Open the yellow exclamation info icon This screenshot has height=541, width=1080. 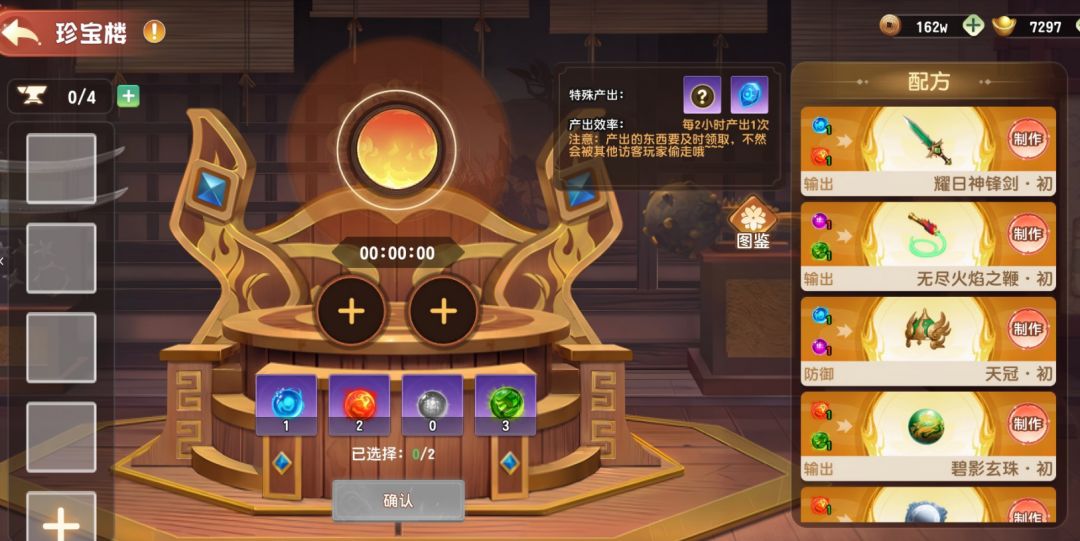(x=154, y=31)
